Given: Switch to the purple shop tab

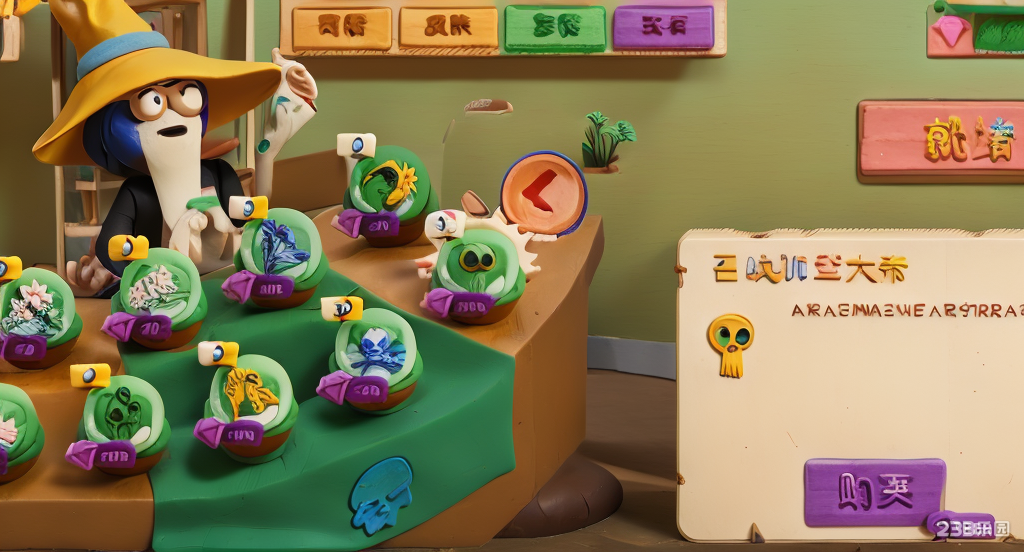Looking at the screenshot, I should tap(663, 27).
